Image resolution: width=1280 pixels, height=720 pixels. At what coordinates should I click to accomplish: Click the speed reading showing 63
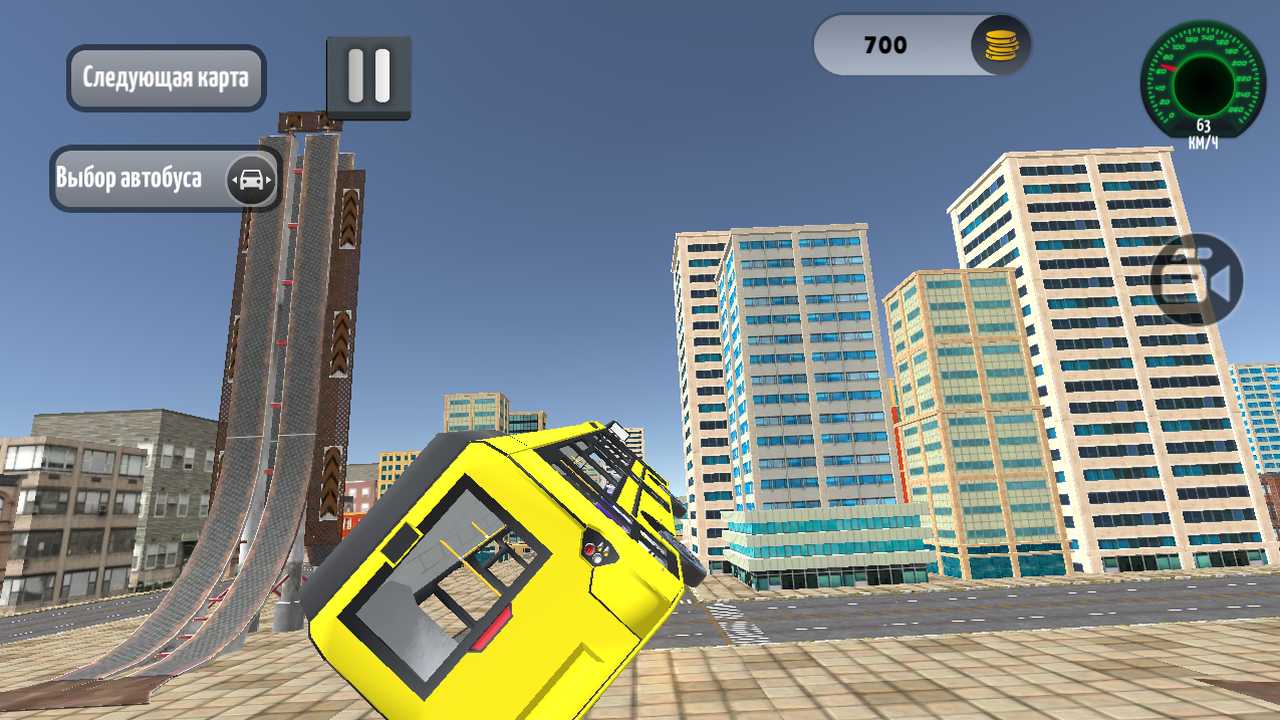coord(1203,126)
